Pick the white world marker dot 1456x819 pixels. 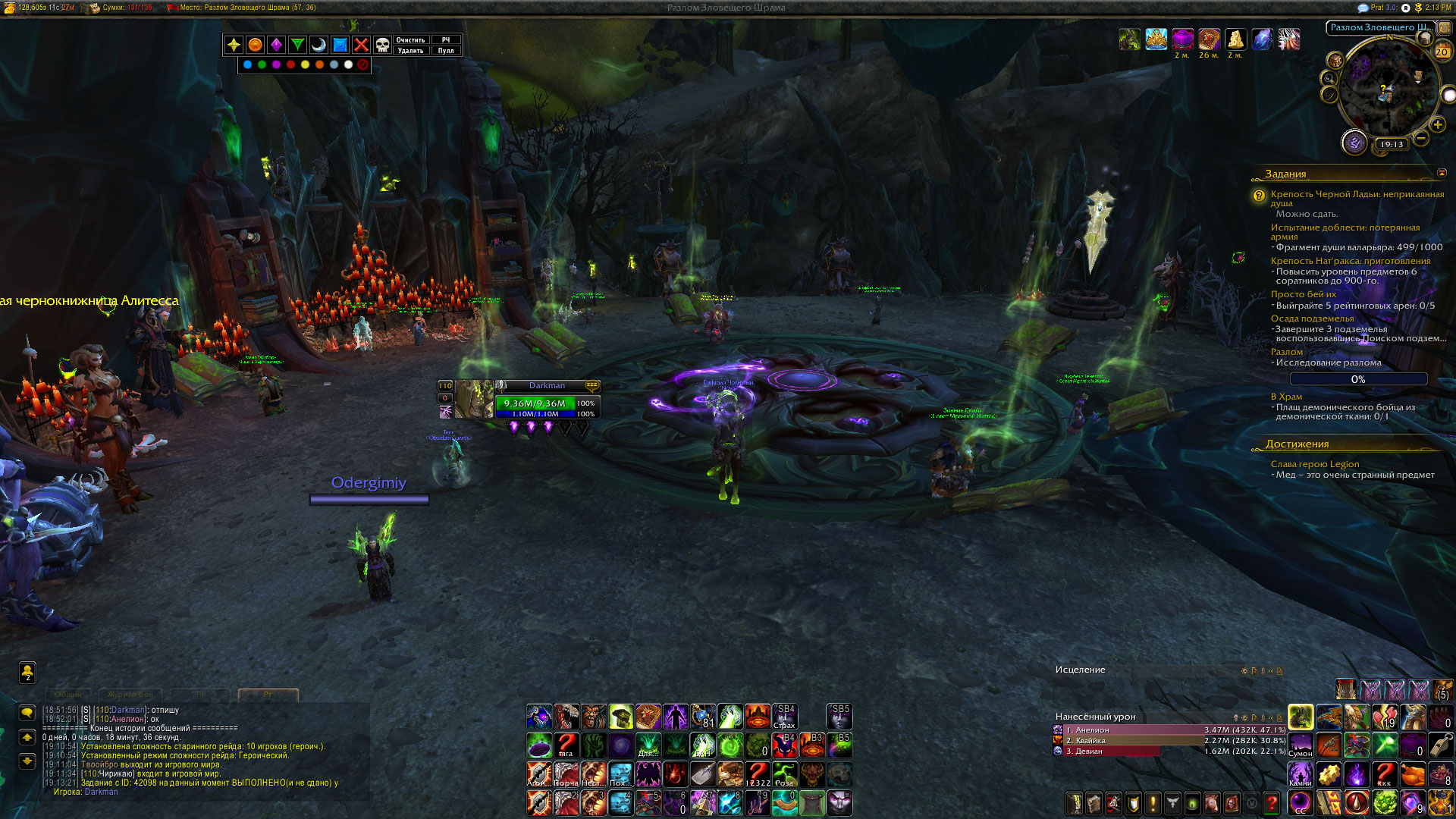tap(348, 64)
